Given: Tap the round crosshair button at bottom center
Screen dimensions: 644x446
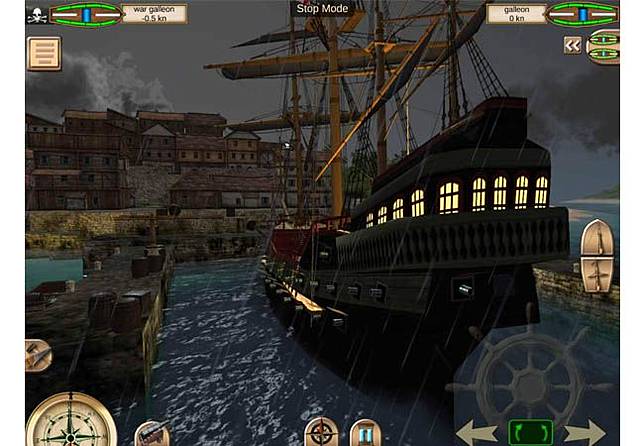Looking at the screenshot, I should (x=322, y=432).
